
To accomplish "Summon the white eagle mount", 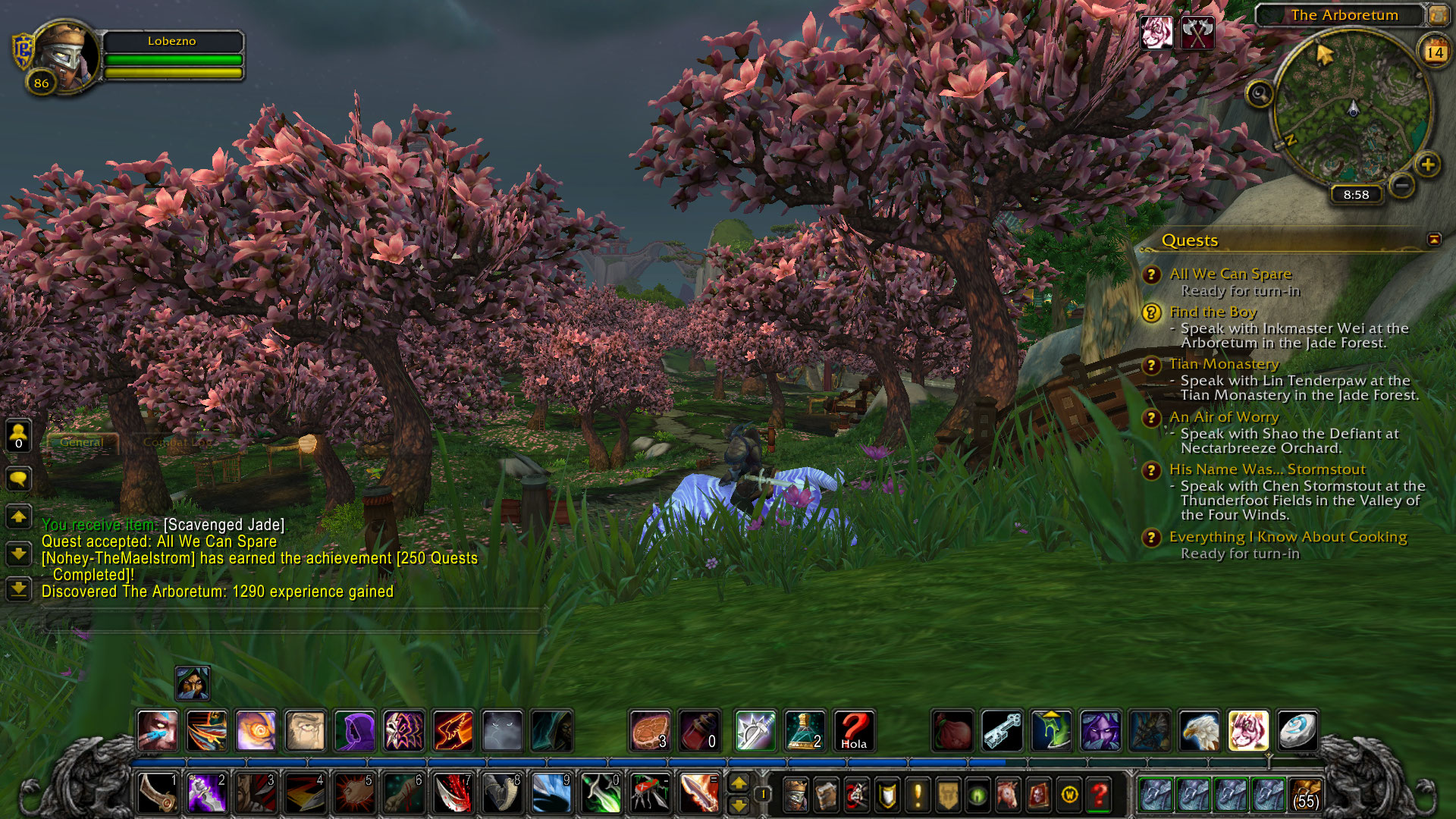I will (1199, 730).
